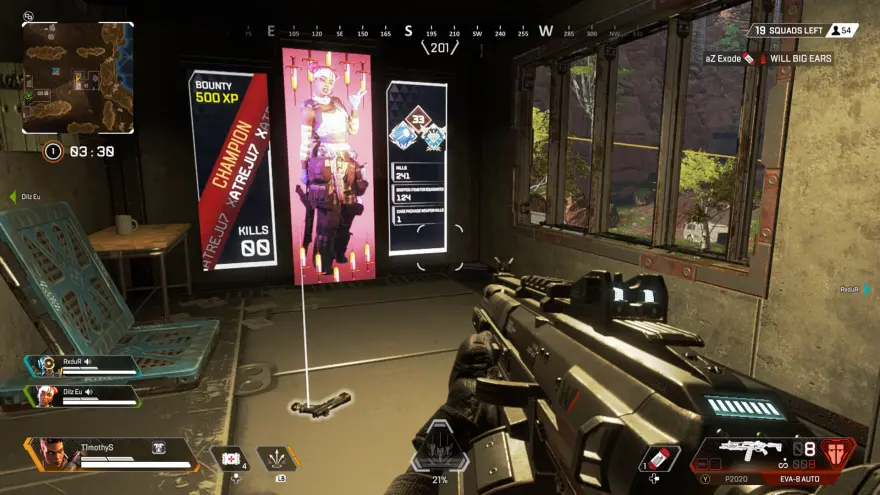Select teammate RxduR's squad banner

[84, 364]
